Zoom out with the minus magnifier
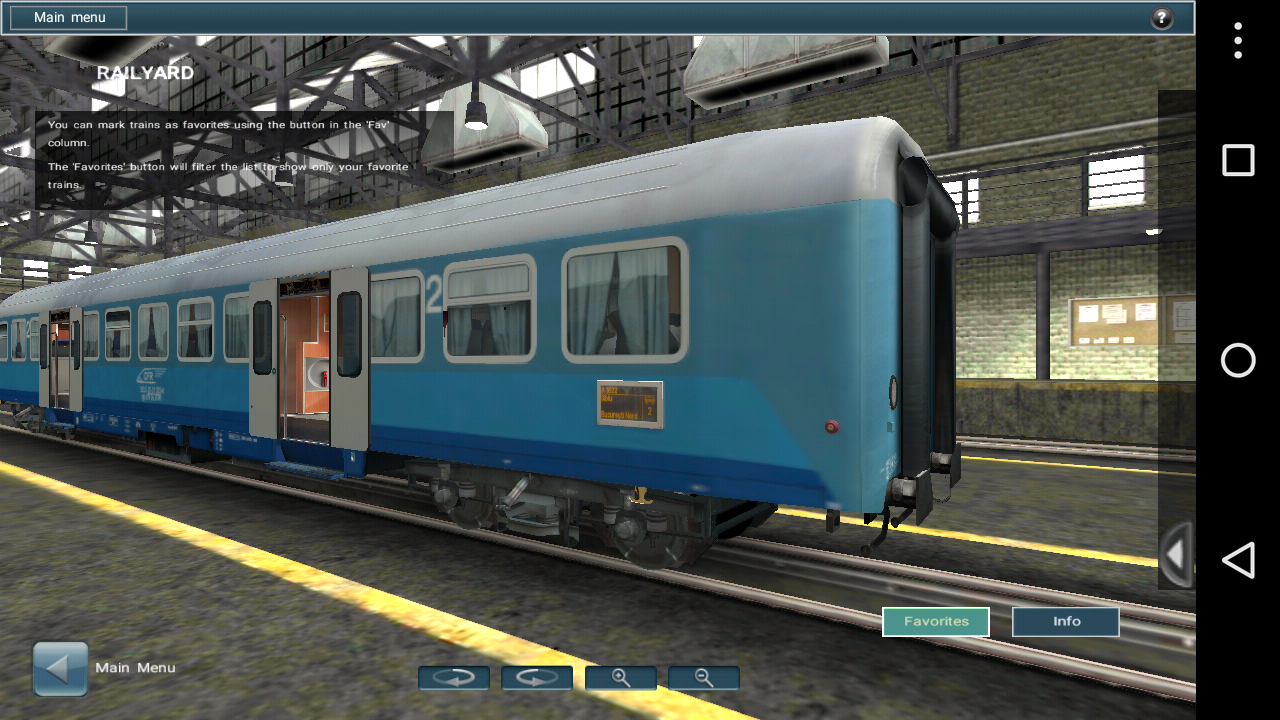 (704, 678)
